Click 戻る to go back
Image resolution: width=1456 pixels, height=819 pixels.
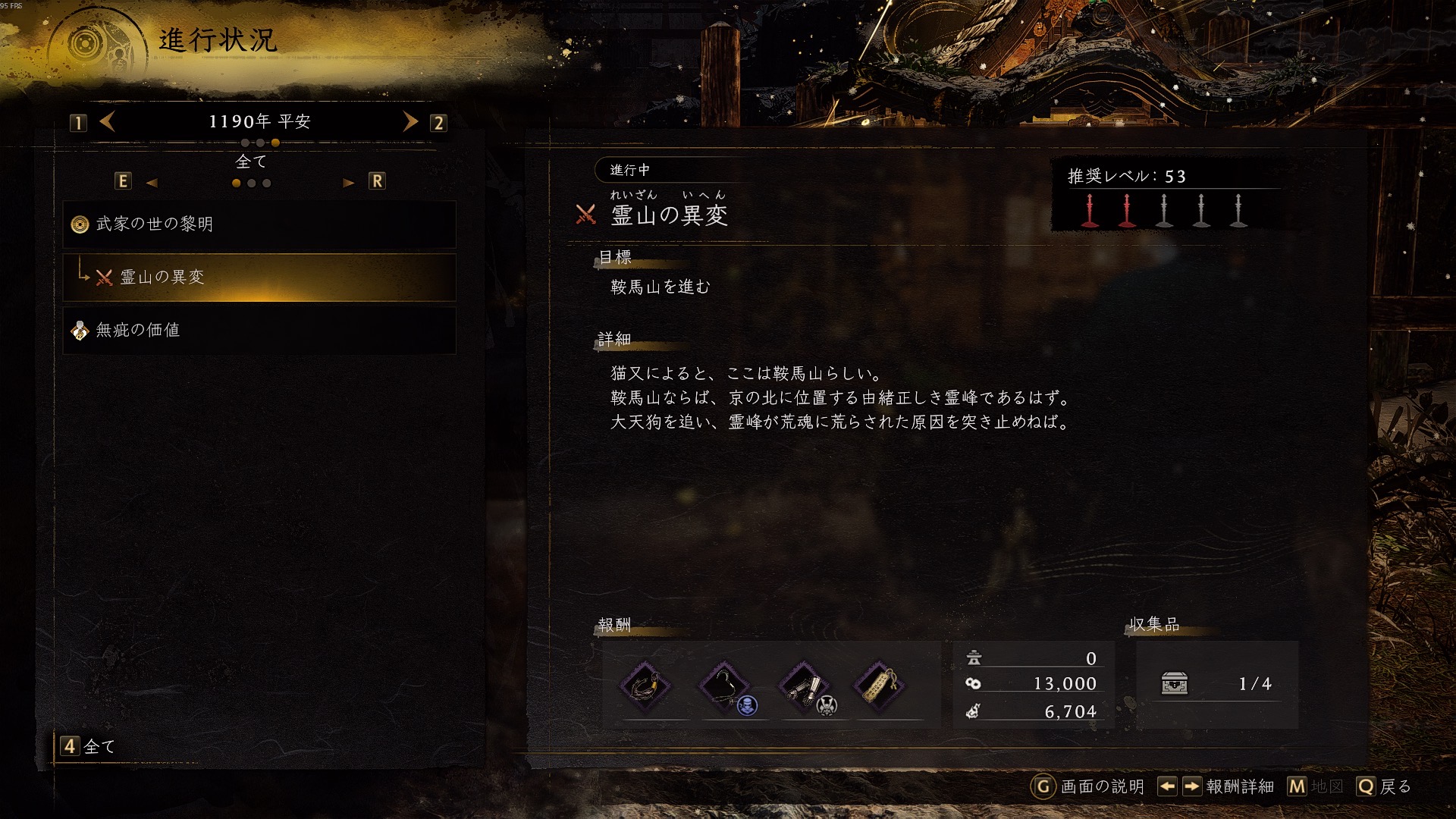(x=1384, y=786)
